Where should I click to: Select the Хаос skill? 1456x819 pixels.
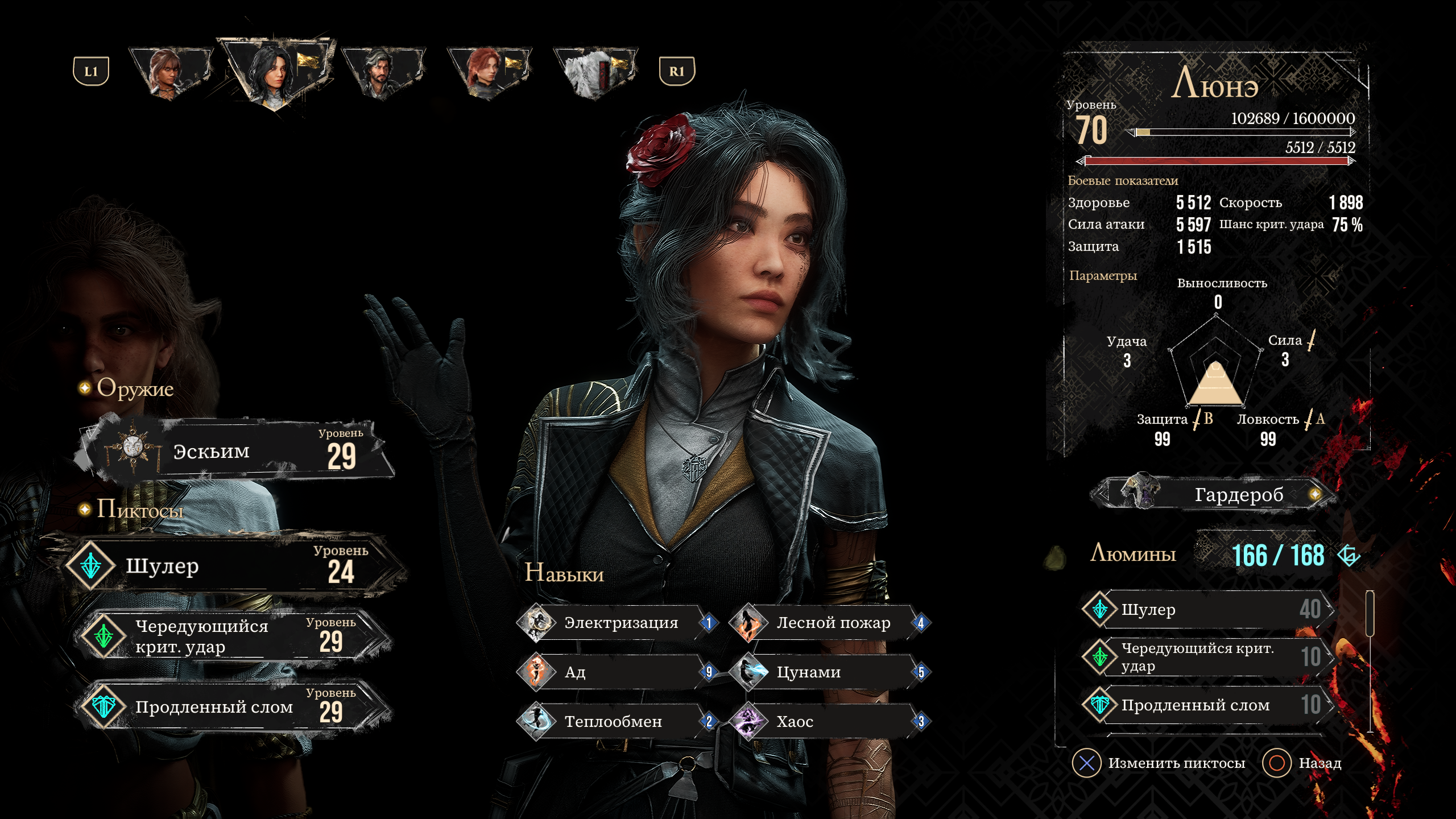click(x=830, y=721)
